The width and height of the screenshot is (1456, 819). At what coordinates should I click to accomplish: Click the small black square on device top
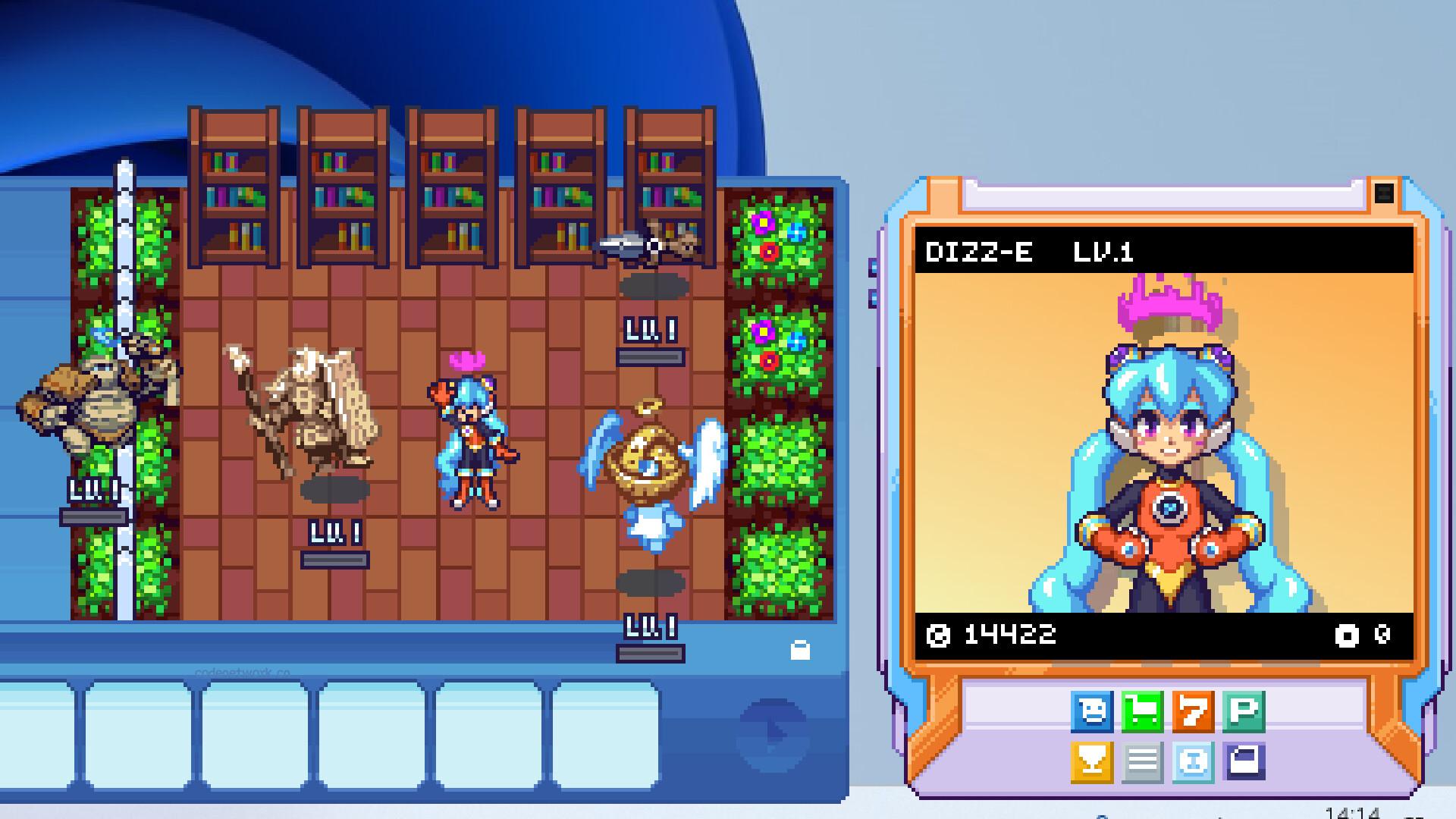point(1384,193)
